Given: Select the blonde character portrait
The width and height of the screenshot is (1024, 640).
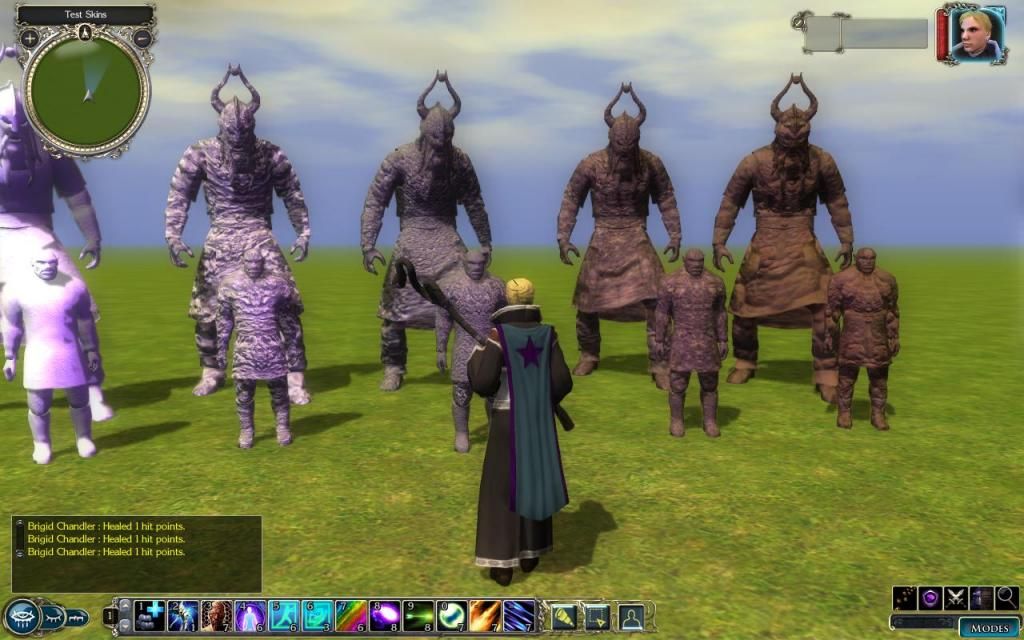Looking at the screenshot, I should pos(977,36).
